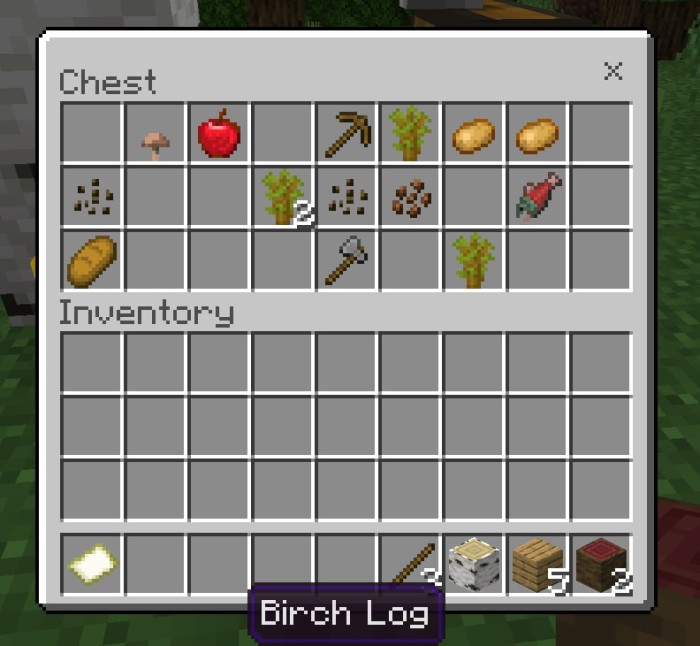Take the wooden pickaxe from the chest
This screenshot has height=646, width=700.
[x=347, y=134]
